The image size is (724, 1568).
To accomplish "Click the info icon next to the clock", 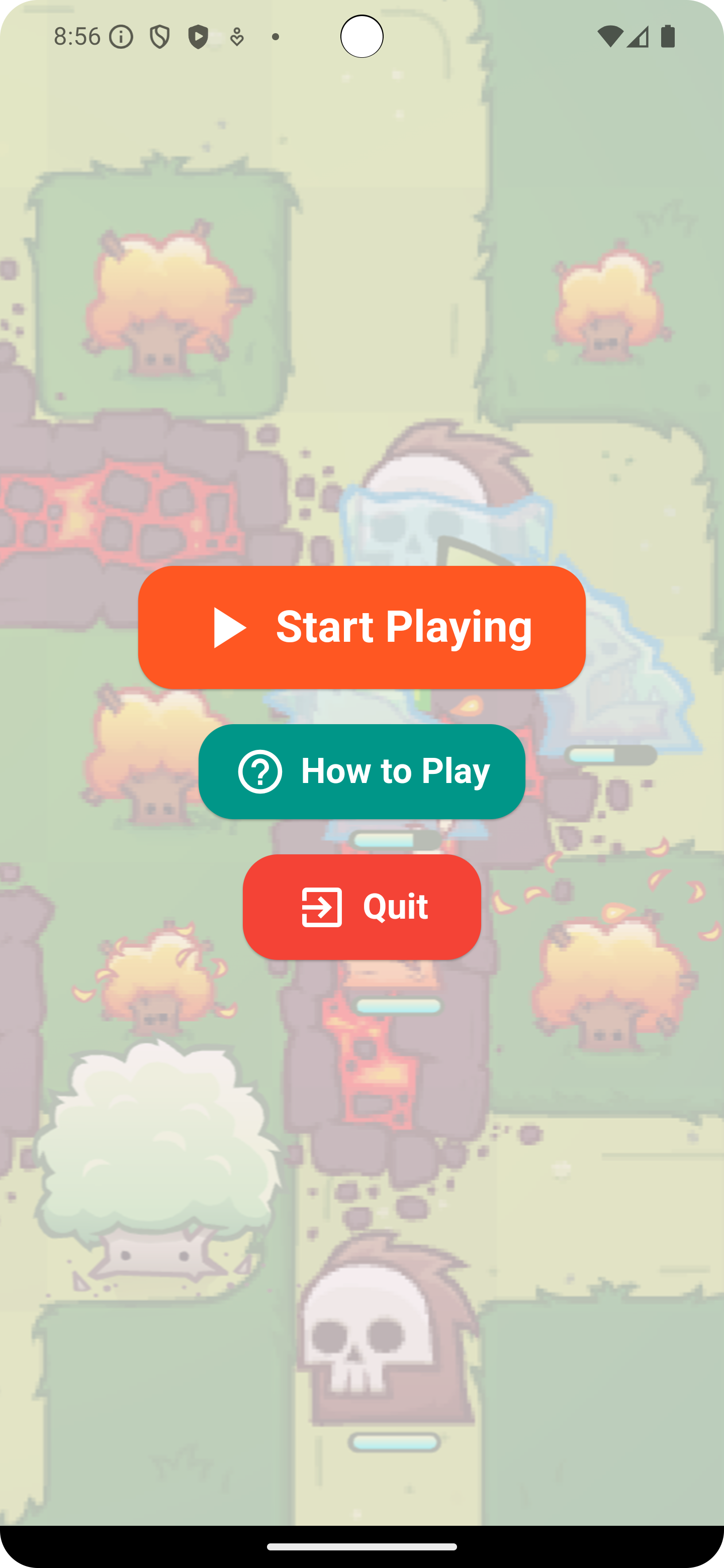I will coord(121,37).
